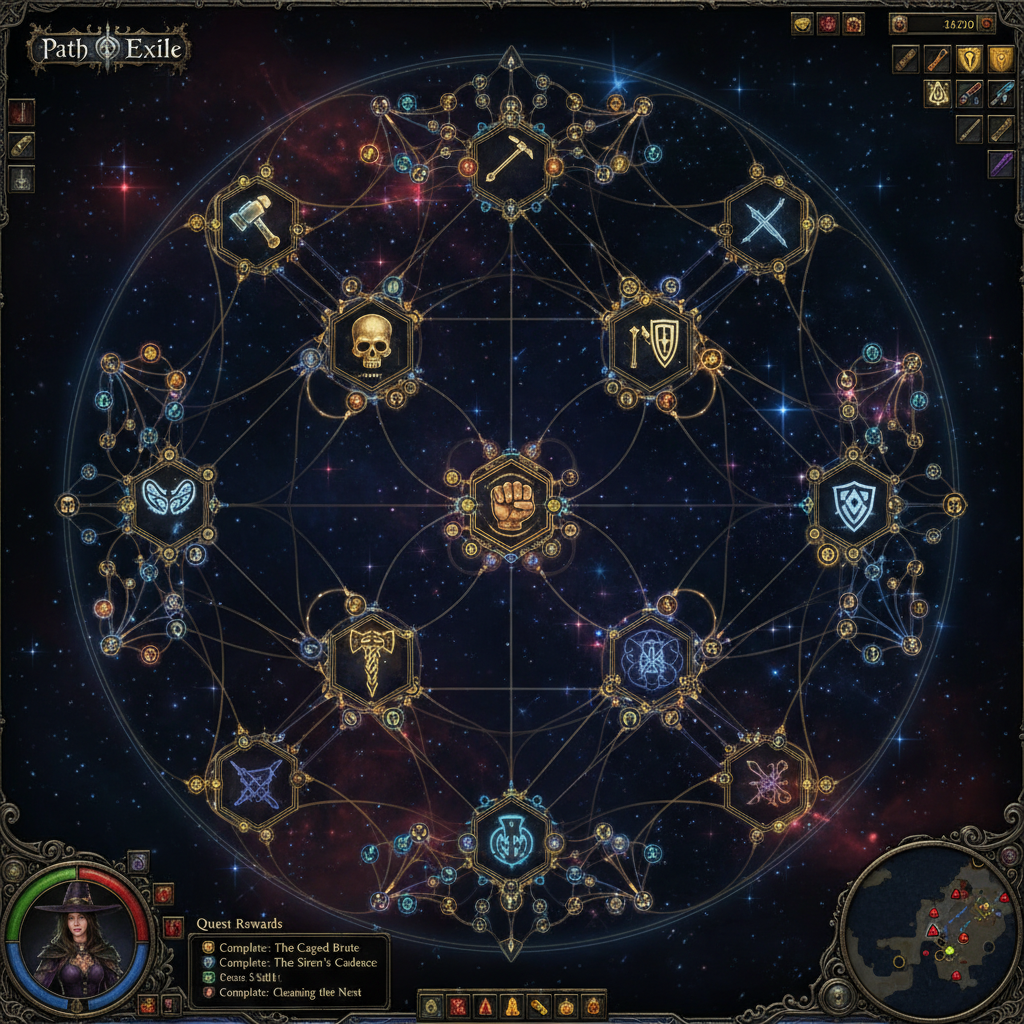Select The Caged Brute quest reward
Viewport: 1024px width, 1024px height.
(x=290, y=947)
